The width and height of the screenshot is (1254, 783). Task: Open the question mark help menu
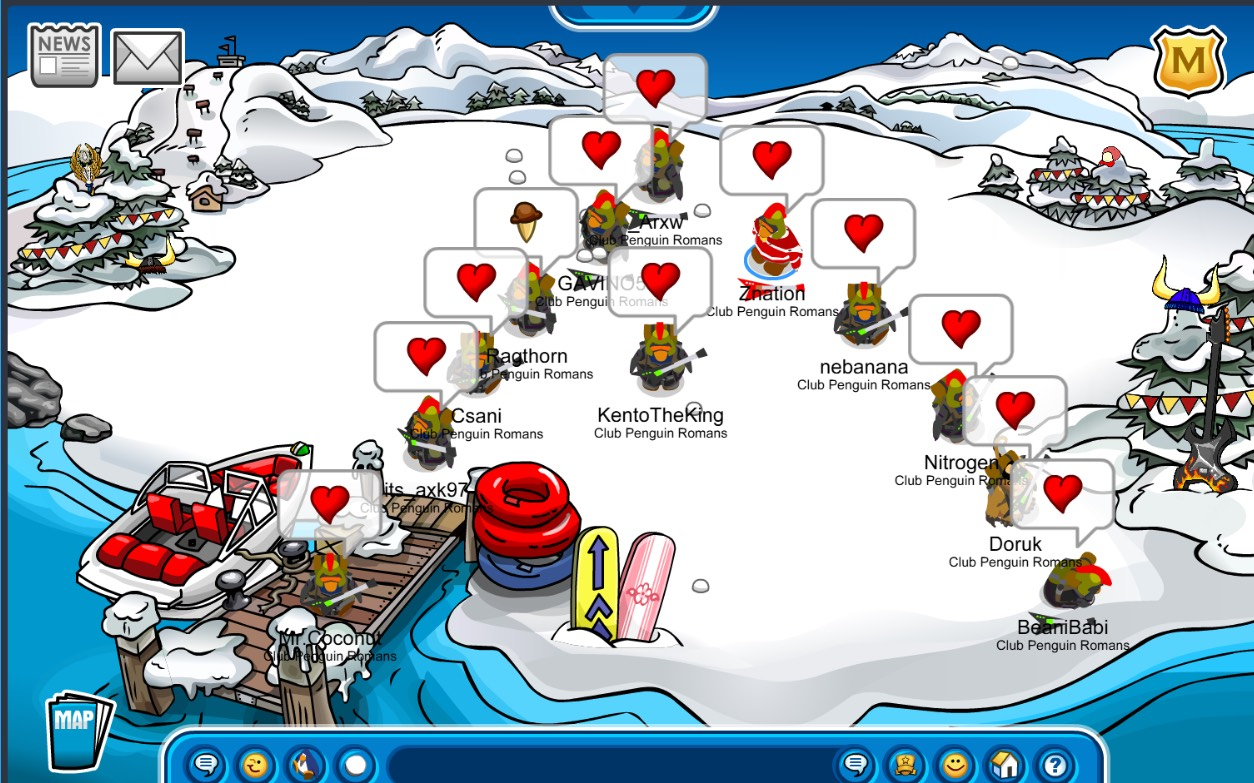click(1055, 765)
